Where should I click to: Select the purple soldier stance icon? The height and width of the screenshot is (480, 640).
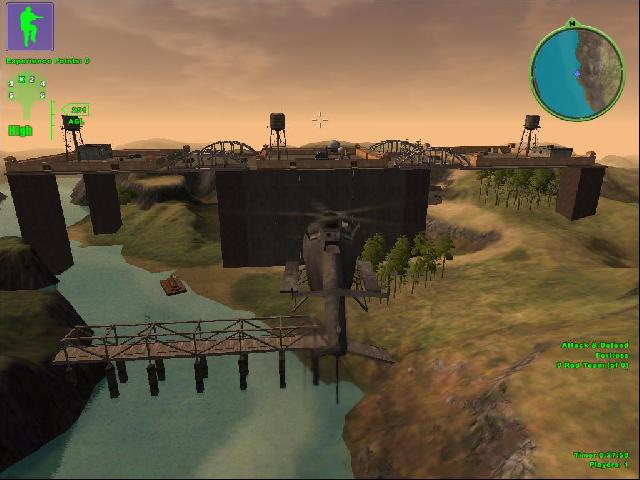pos(31,27)
